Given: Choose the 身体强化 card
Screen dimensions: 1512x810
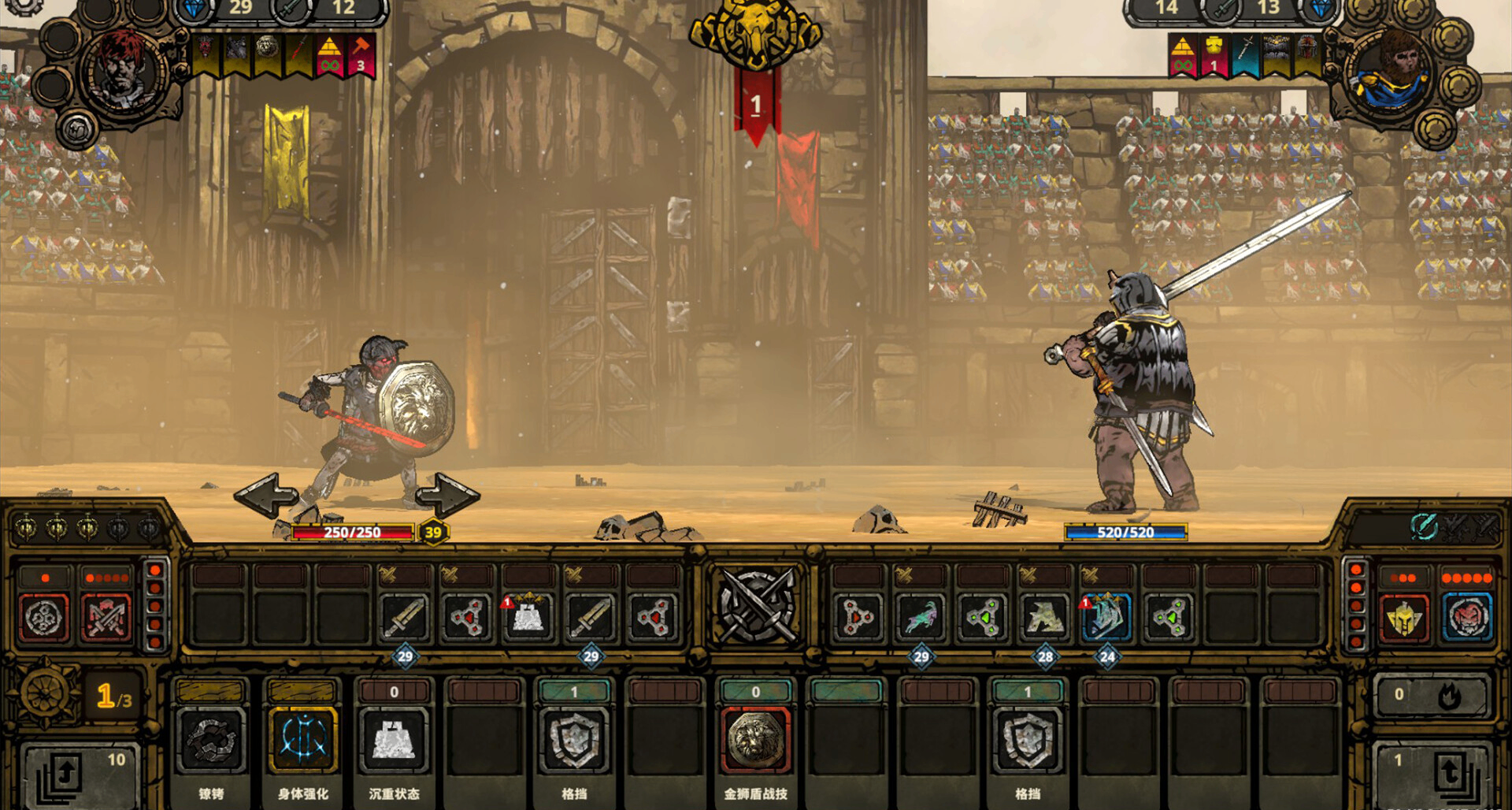Looking at the screenshot, I should point(302,741).
